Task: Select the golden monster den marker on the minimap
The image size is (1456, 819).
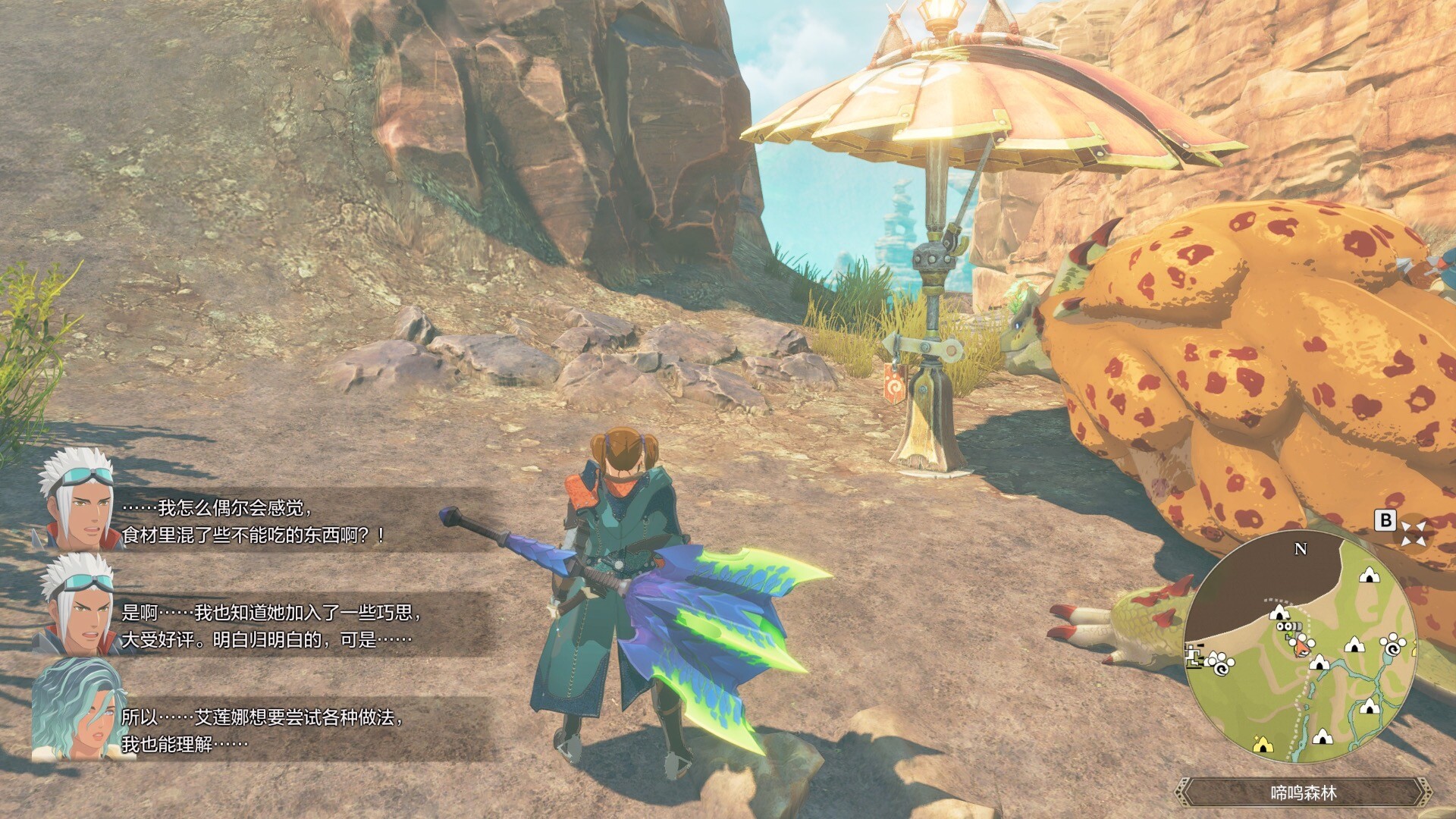Action: [x=1262, y=745]
